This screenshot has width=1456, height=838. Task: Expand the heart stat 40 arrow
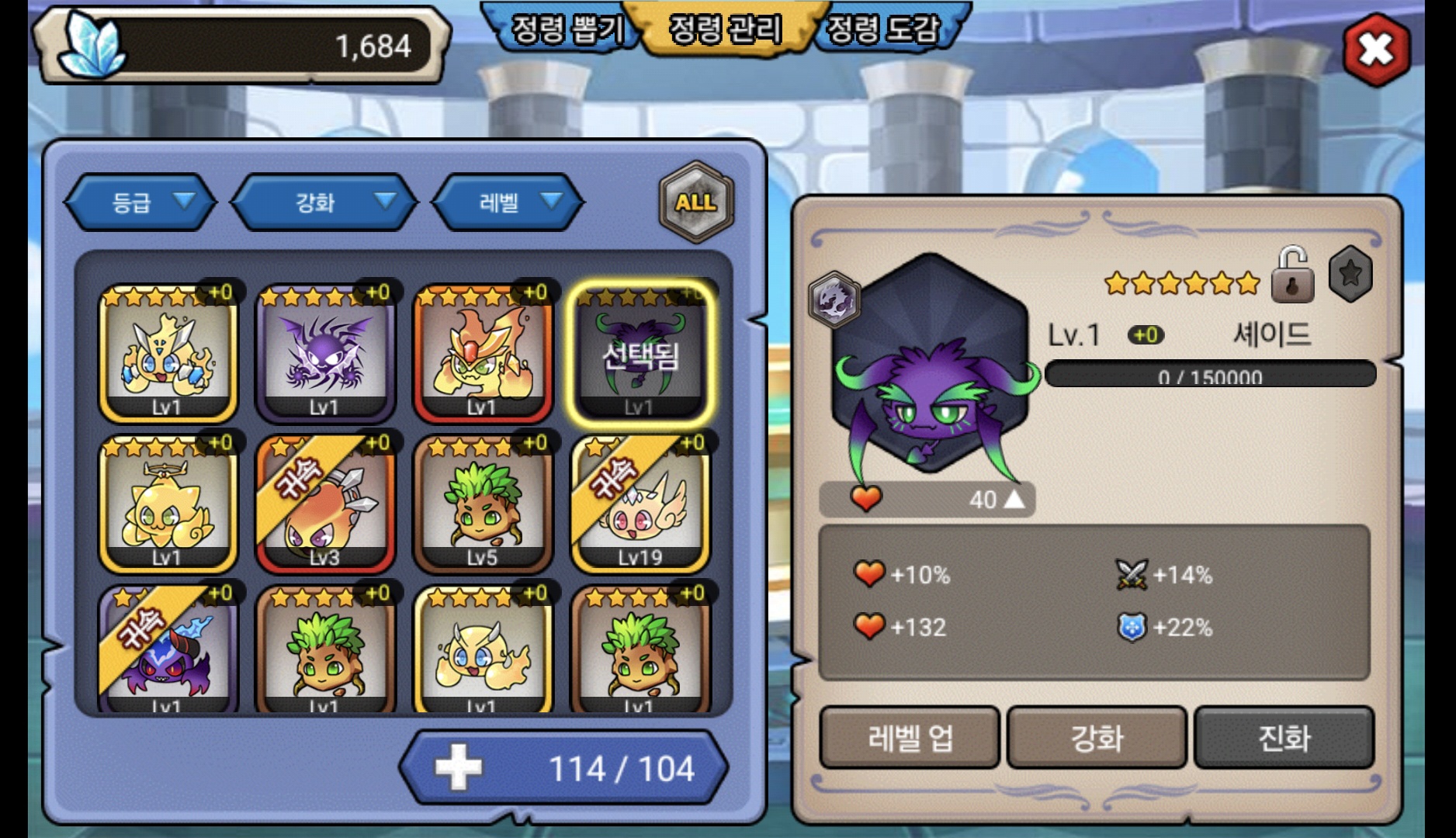(x=1014, y=499)
